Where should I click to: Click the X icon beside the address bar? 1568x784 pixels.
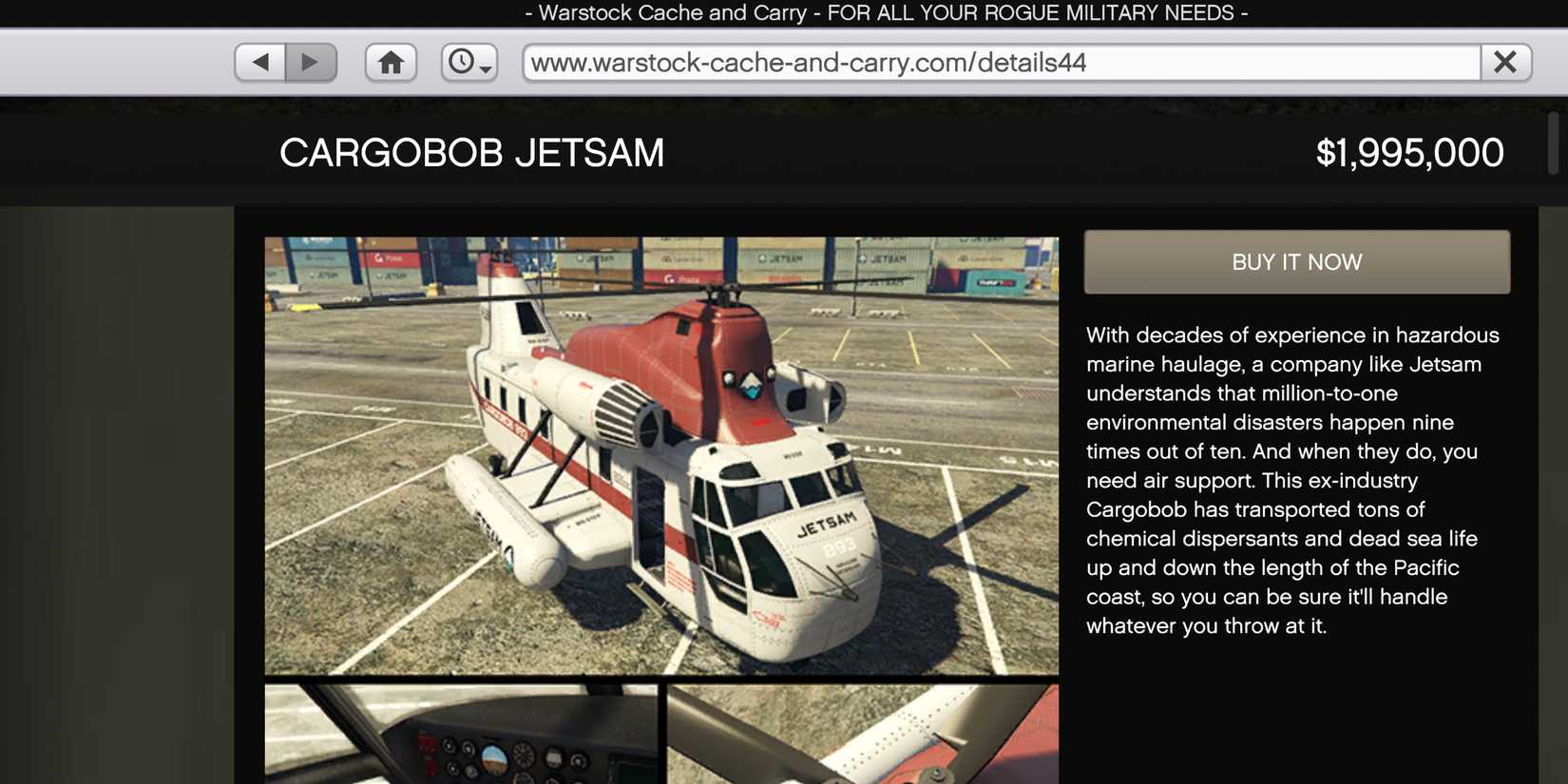pos(1504,61)
